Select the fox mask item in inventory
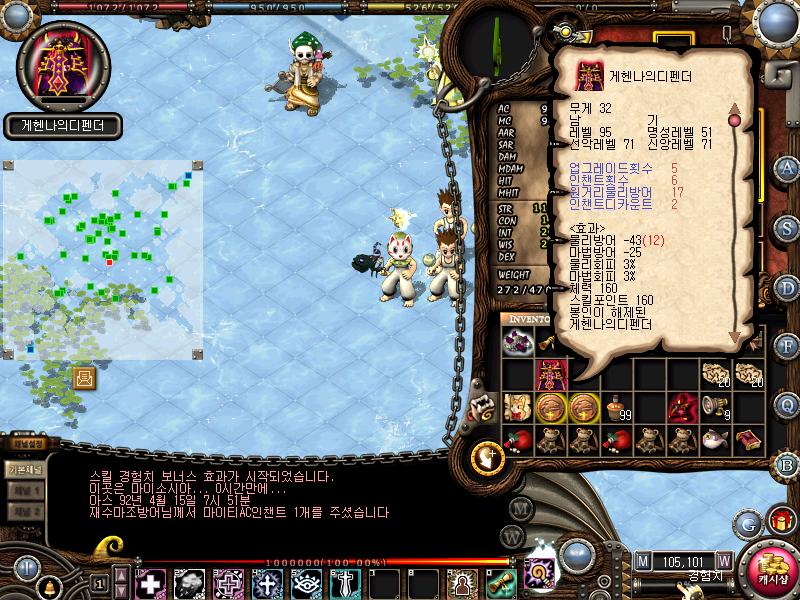 tap(519, 407)
